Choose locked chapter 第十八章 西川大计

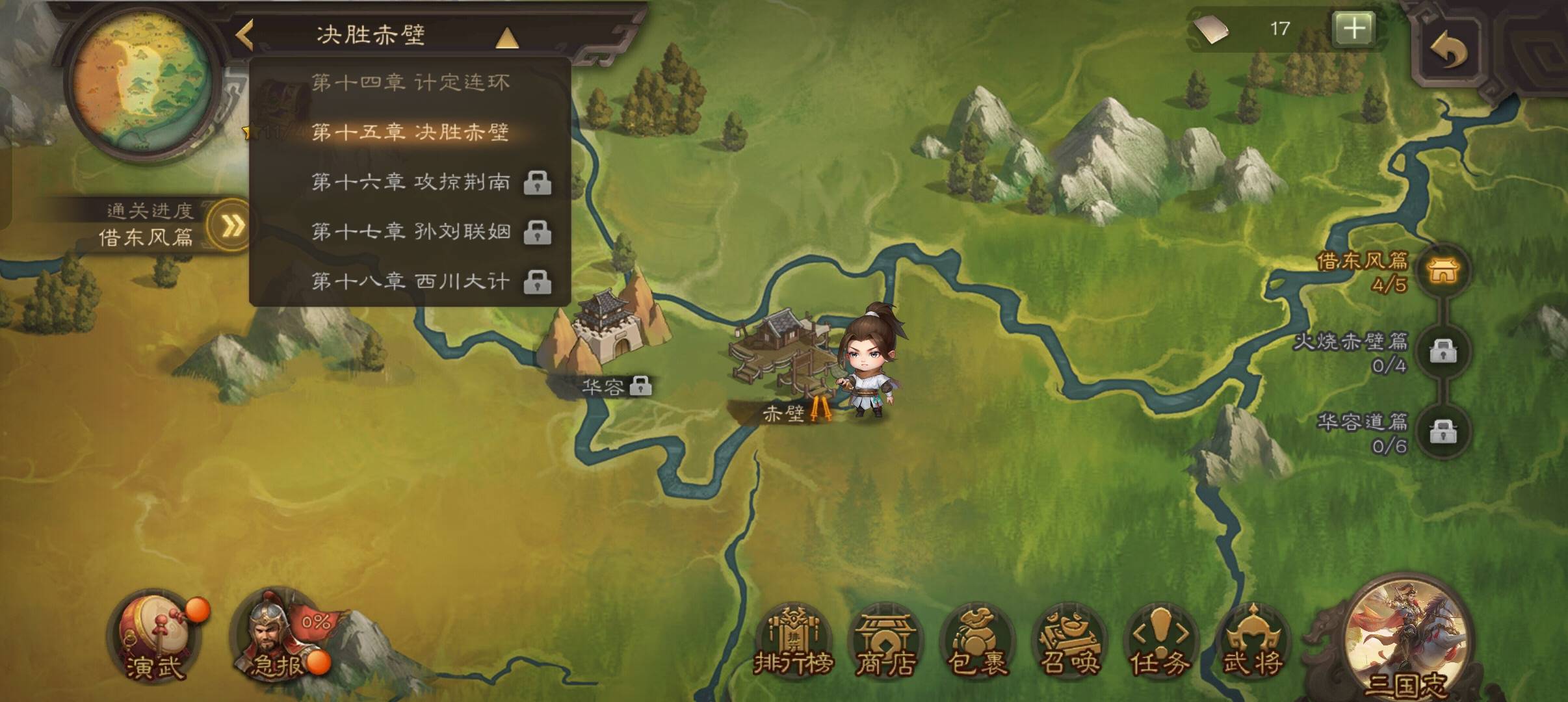[410, 281]
